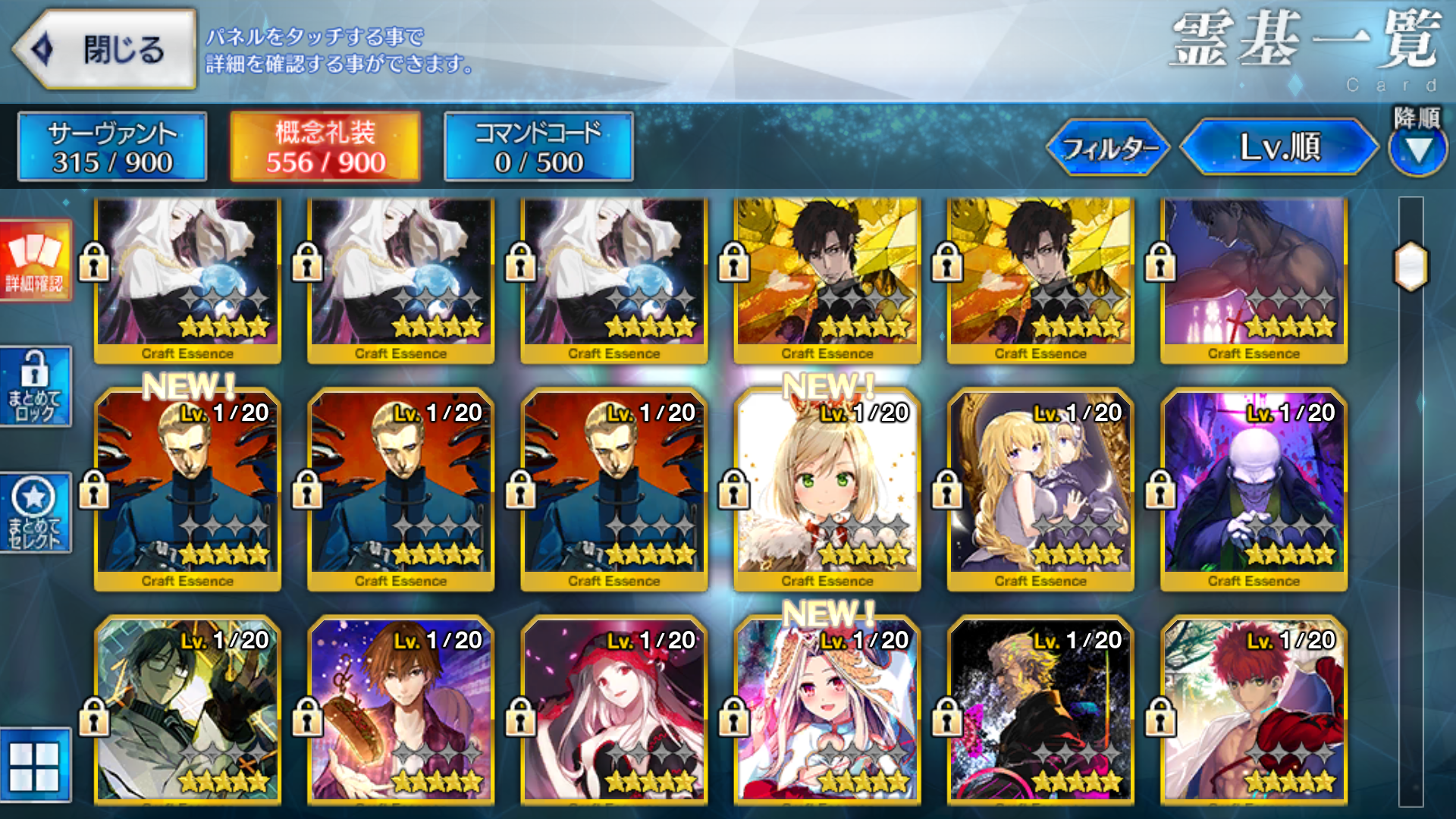Viewport: 1456px width, 819px height.
Task: Open the フィルター options
Action: click(1109, 148)
